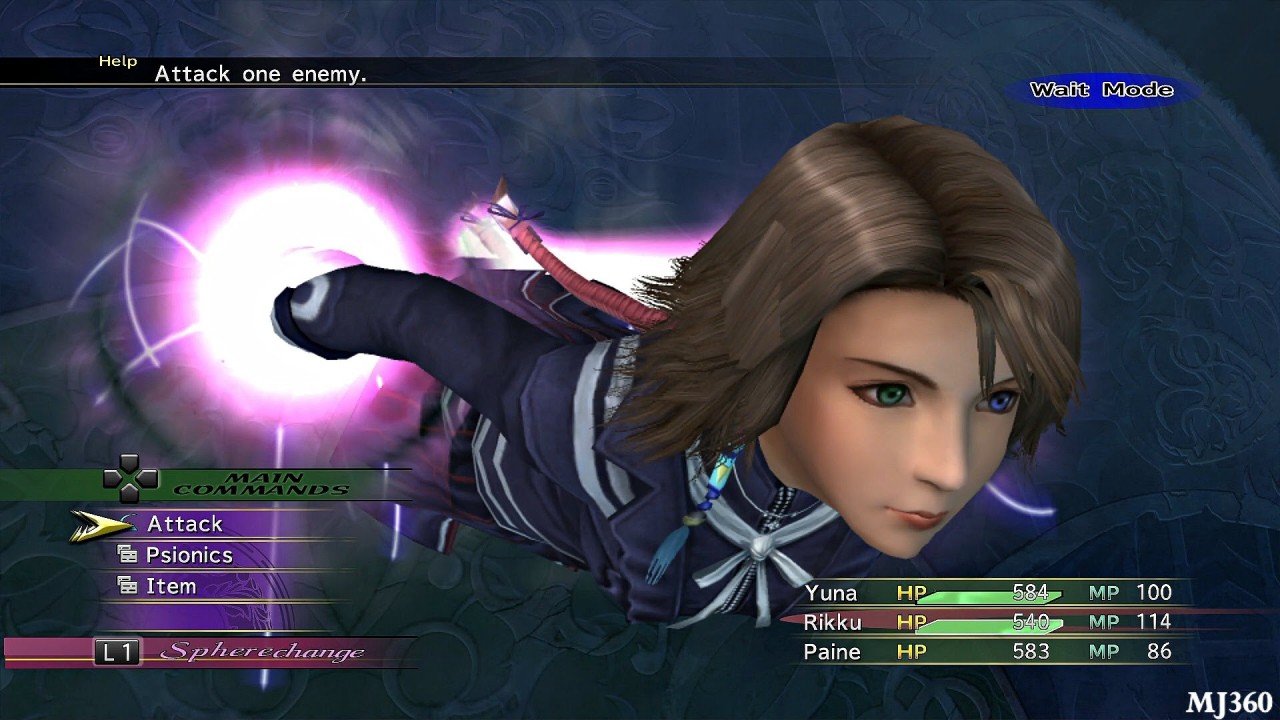Select Rikku in the party list
Viewport: 1280px width, 720px height.
coord(833,622)
